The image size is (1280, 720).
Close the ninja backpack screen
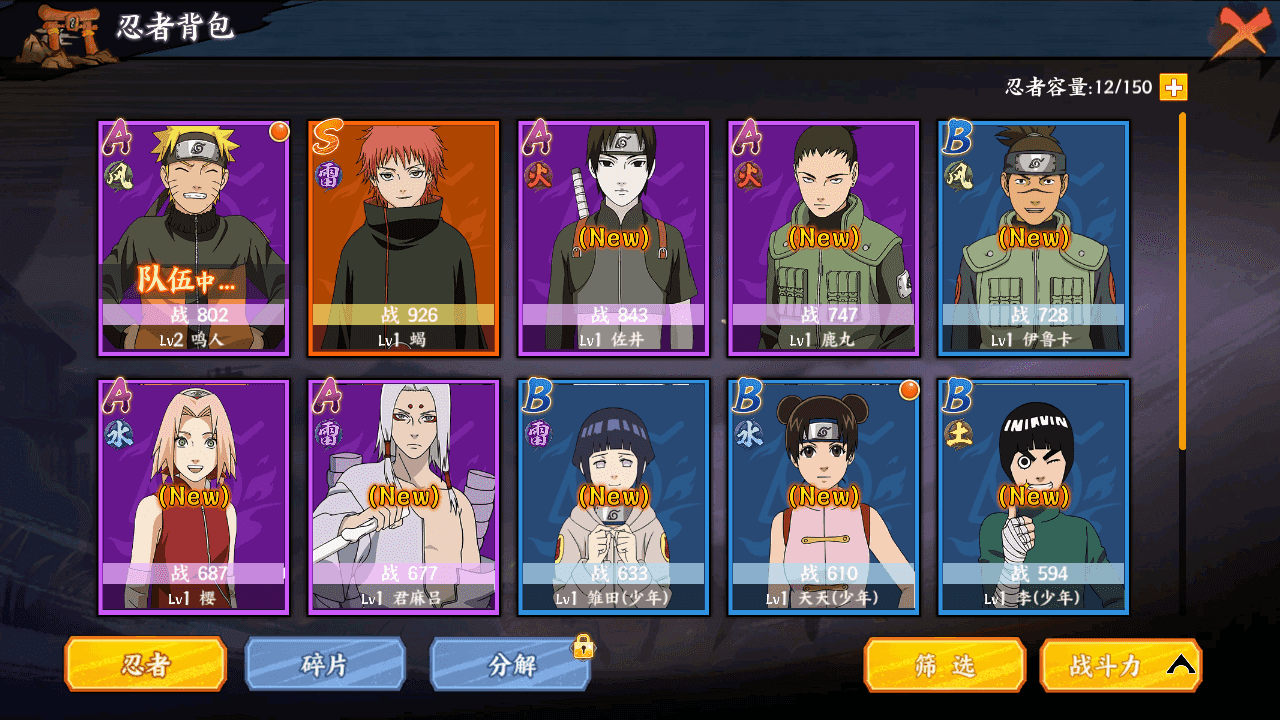pos(1242,32)
